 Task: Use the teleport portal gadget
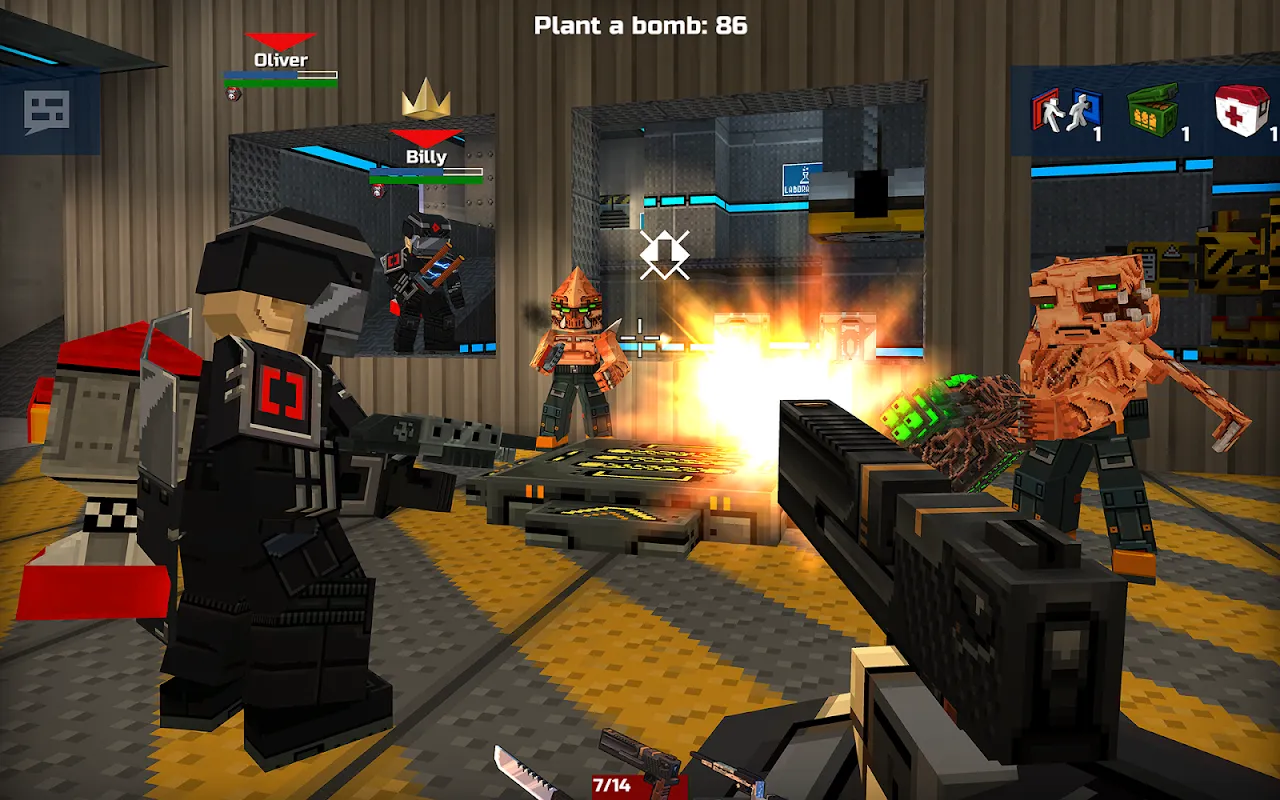1066,110
